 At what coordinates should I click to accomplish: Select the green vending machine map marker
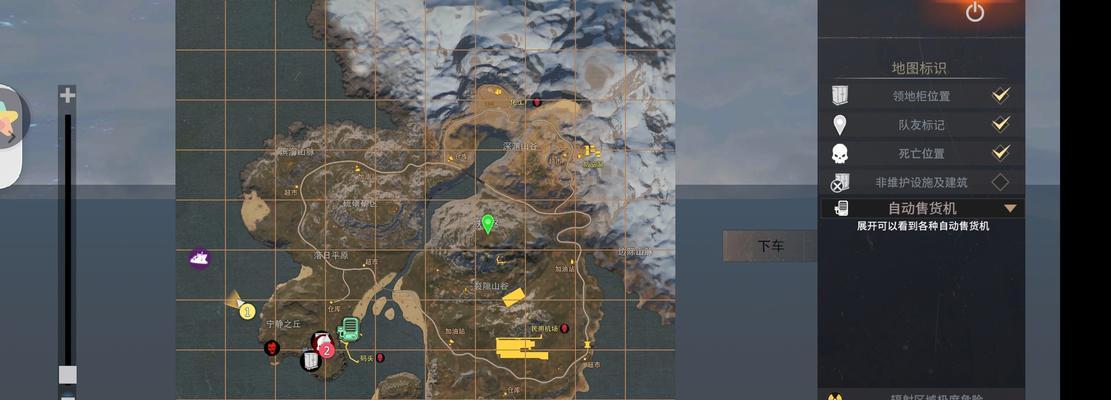[349, 328]
